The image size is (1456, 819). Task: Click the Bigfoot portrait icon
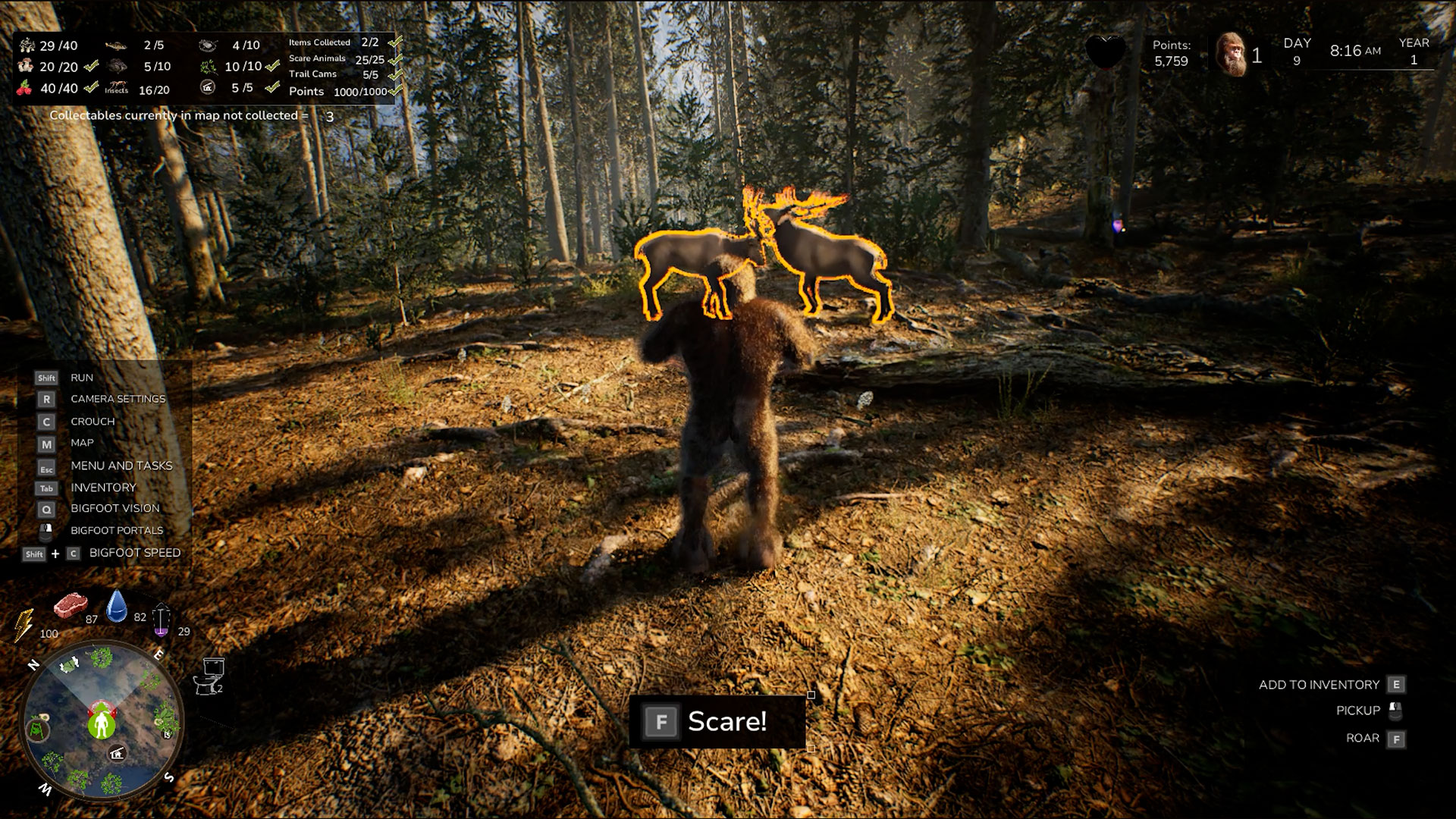[1232, 55]
